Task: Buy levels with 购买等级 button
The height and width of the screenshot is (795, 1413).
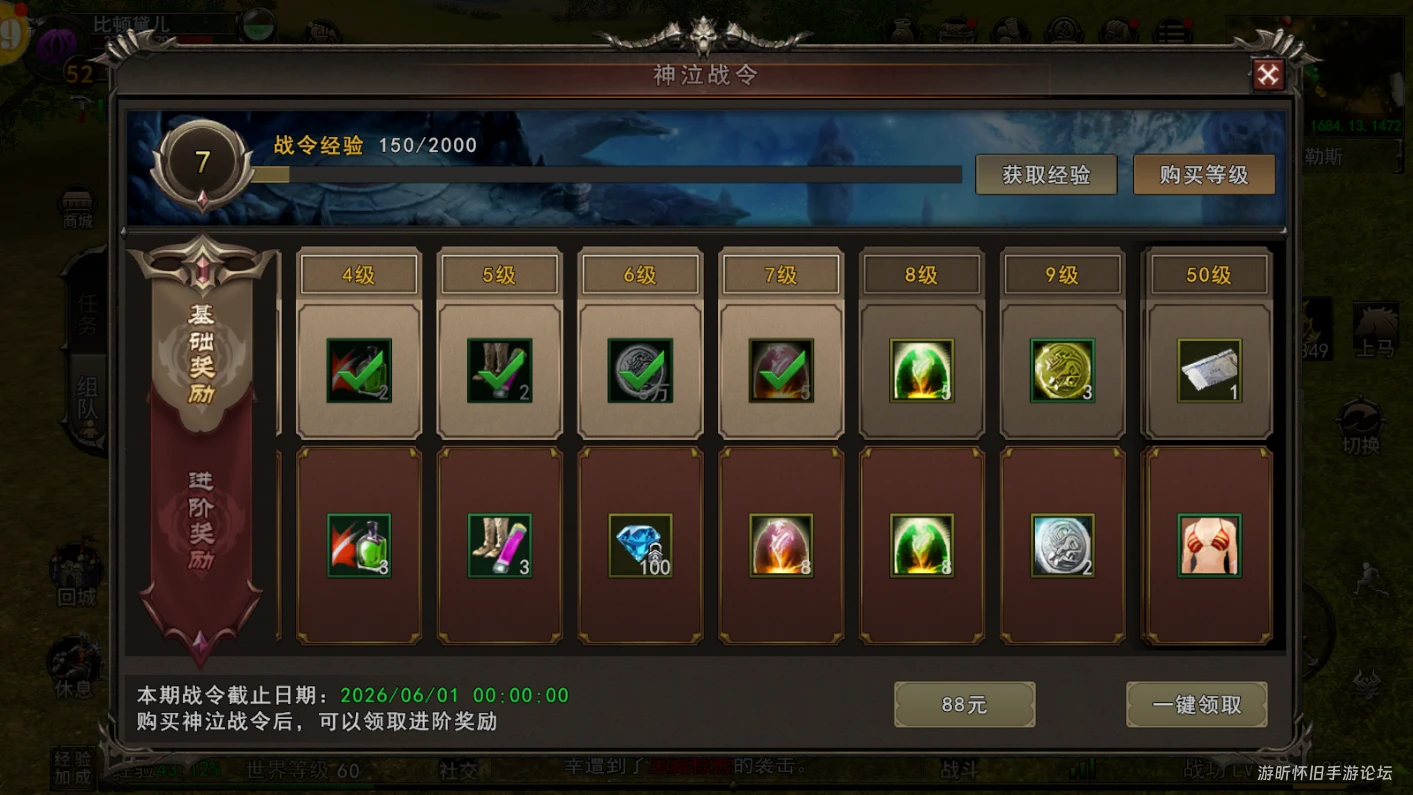Action: pos(1203,175)
